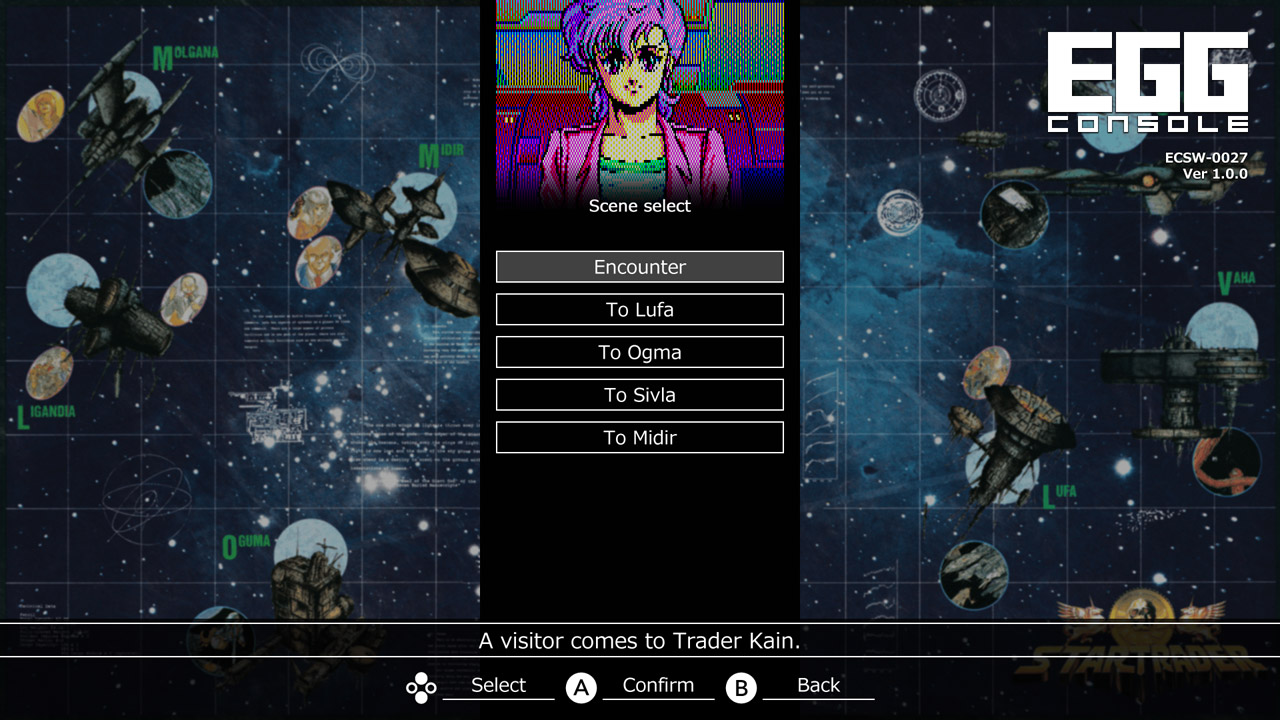This screenshot has width=1280, height=720.
Task: Select the To Midir scene option
Action: point(639,437)
